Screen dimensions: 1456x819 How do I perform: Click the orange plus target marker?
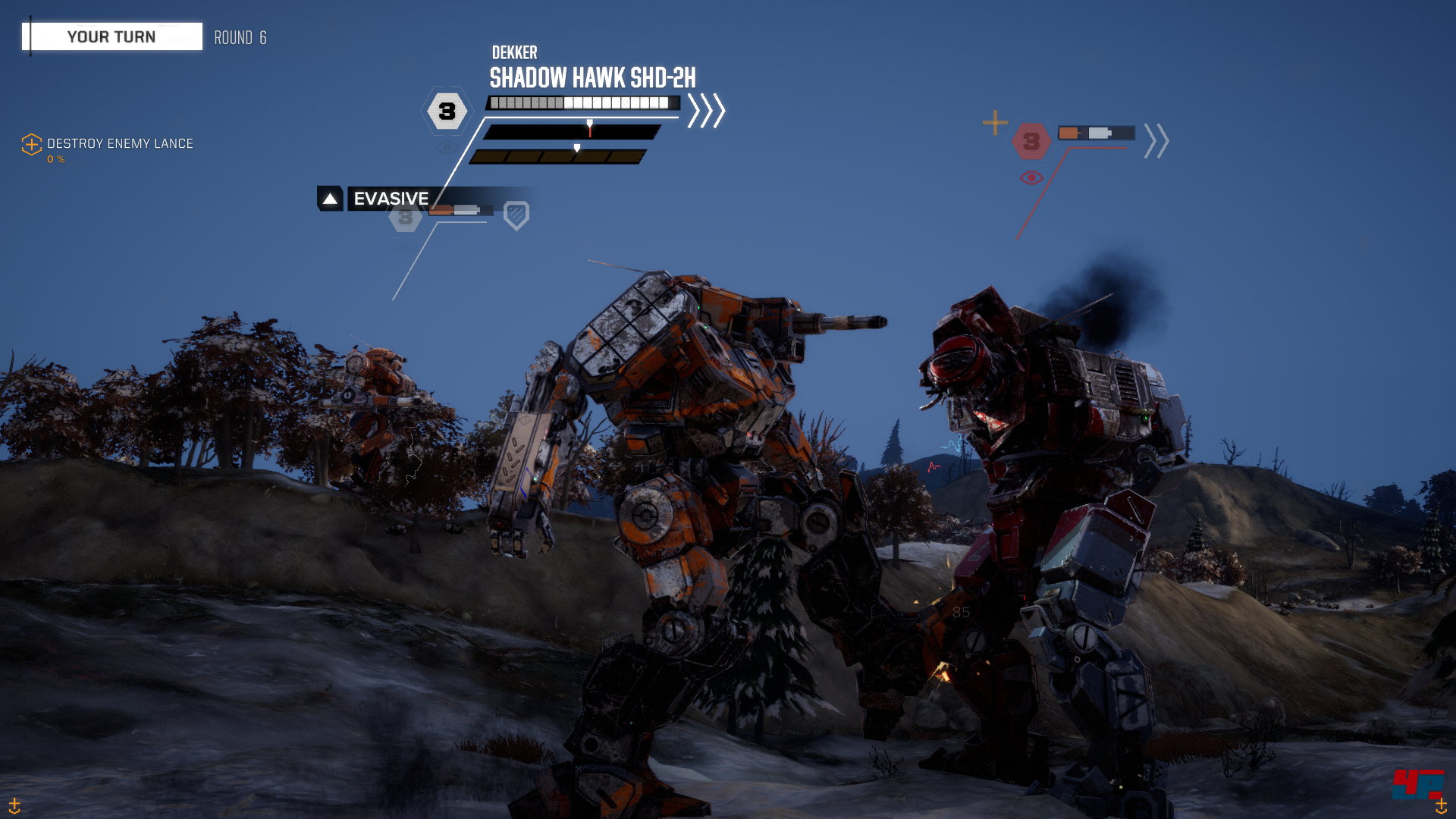pyautogui.click(x=995, y=123)
